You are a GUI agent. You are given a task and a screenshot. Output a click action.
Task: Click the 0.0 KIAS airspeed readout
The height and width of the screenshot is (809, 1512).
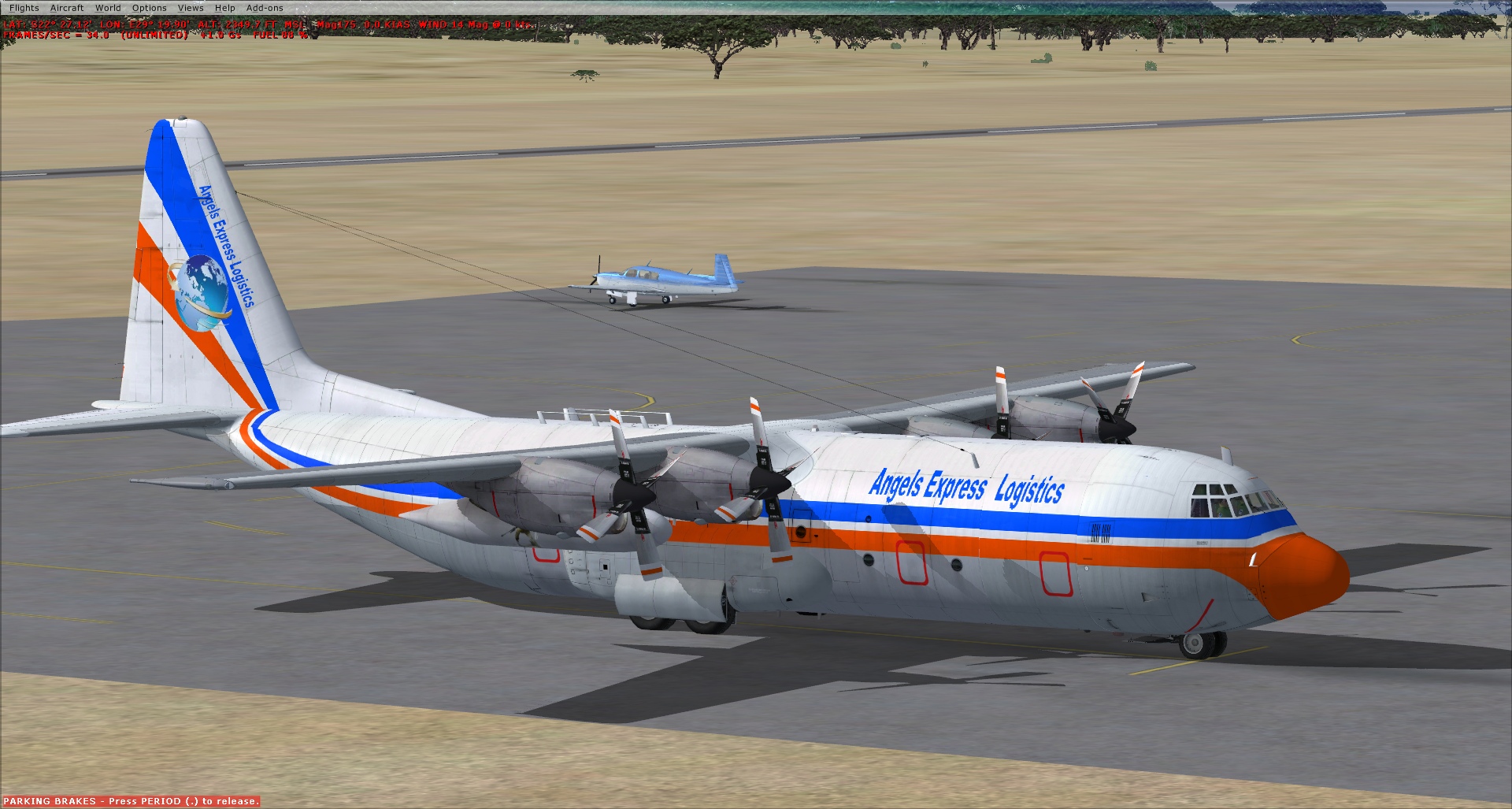coord(386,24)
